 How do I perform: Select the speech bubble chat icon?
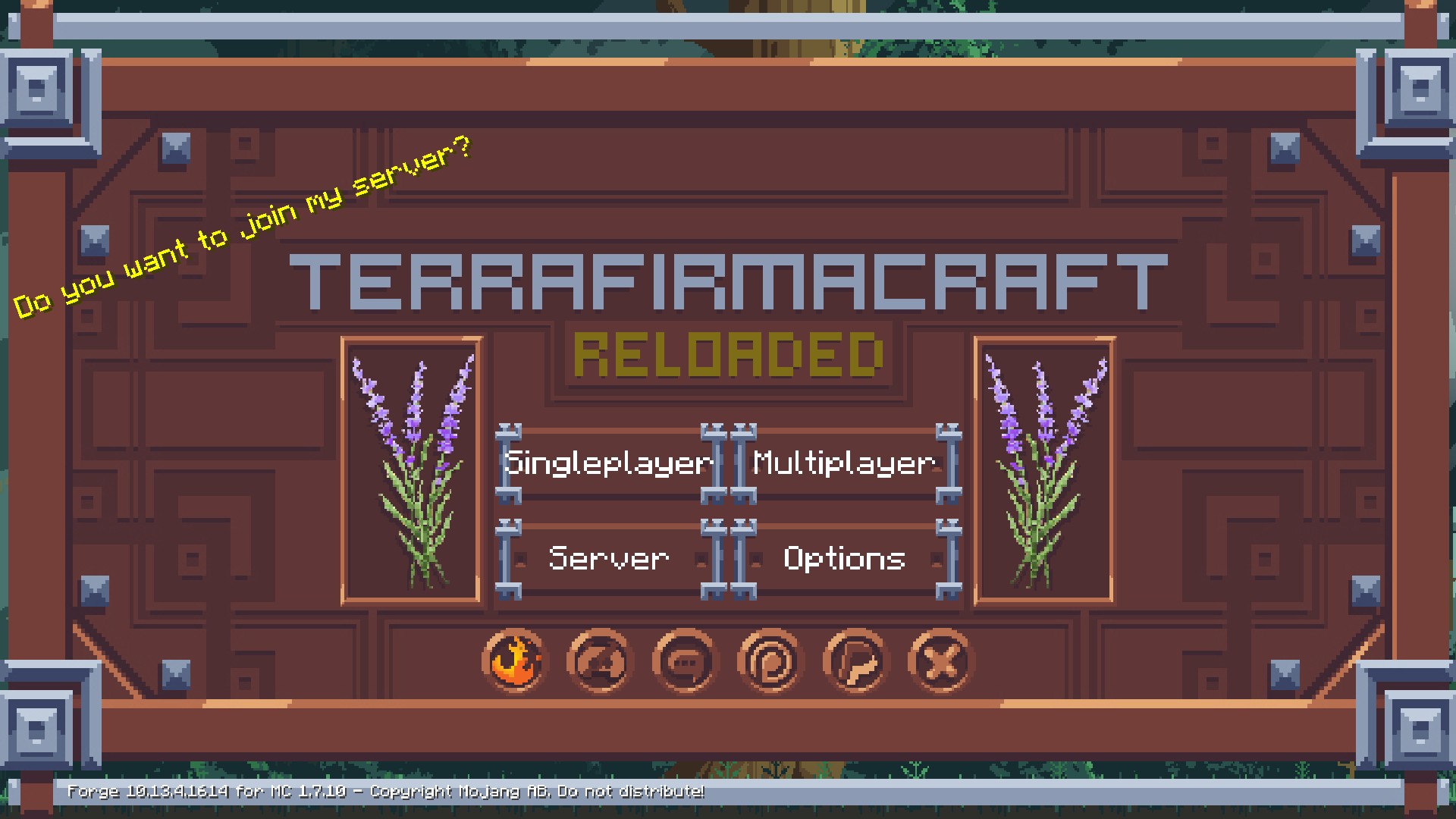pos(685,661)
